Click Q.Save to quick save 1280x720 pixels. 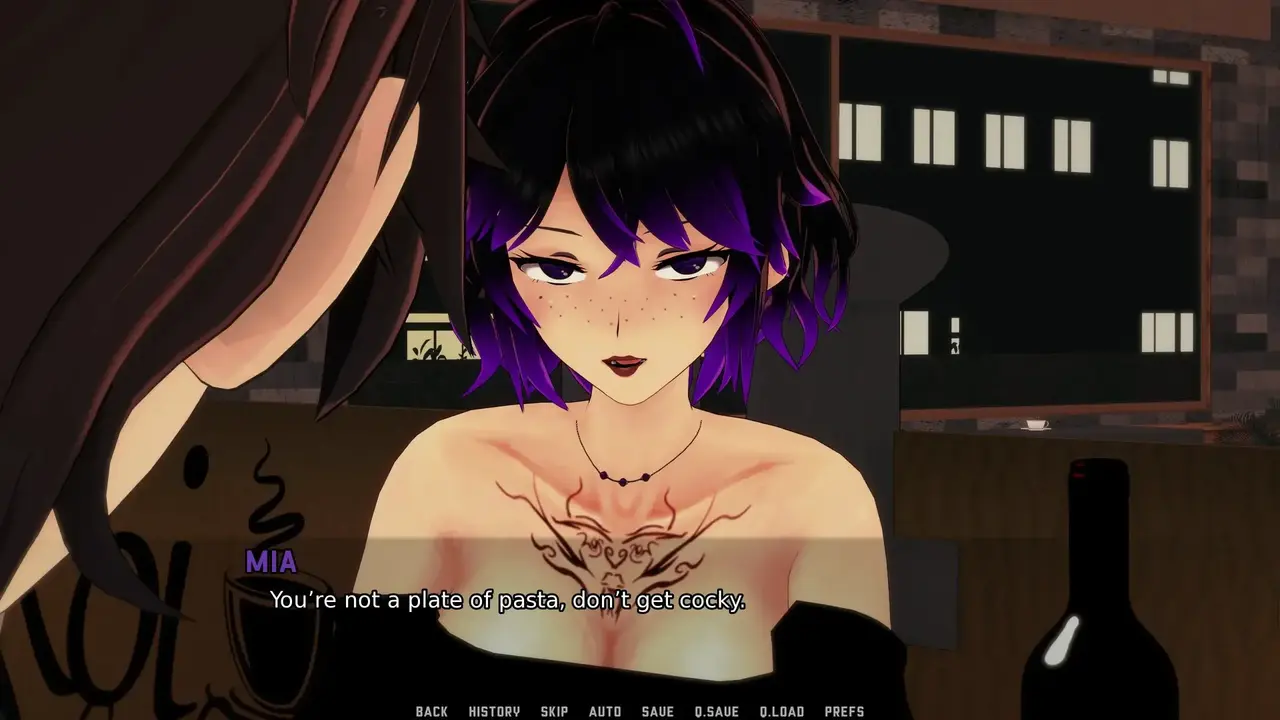point(716,711)
